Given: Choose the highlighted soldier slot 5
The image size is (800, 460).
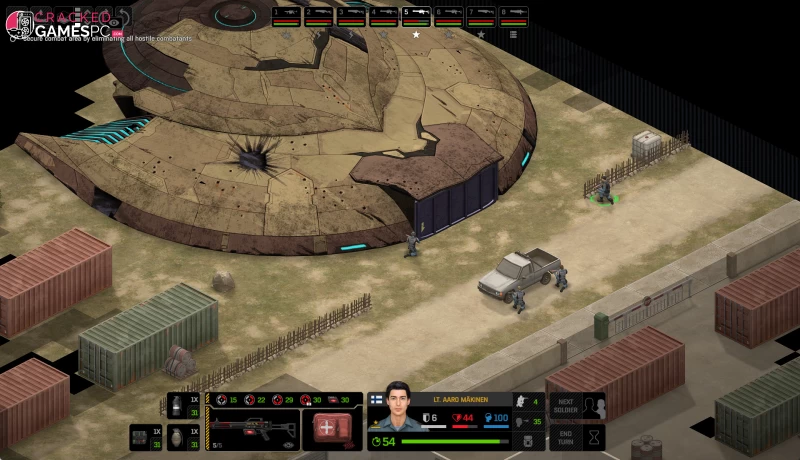Looking at the screenshot, I should pos(416,16).
